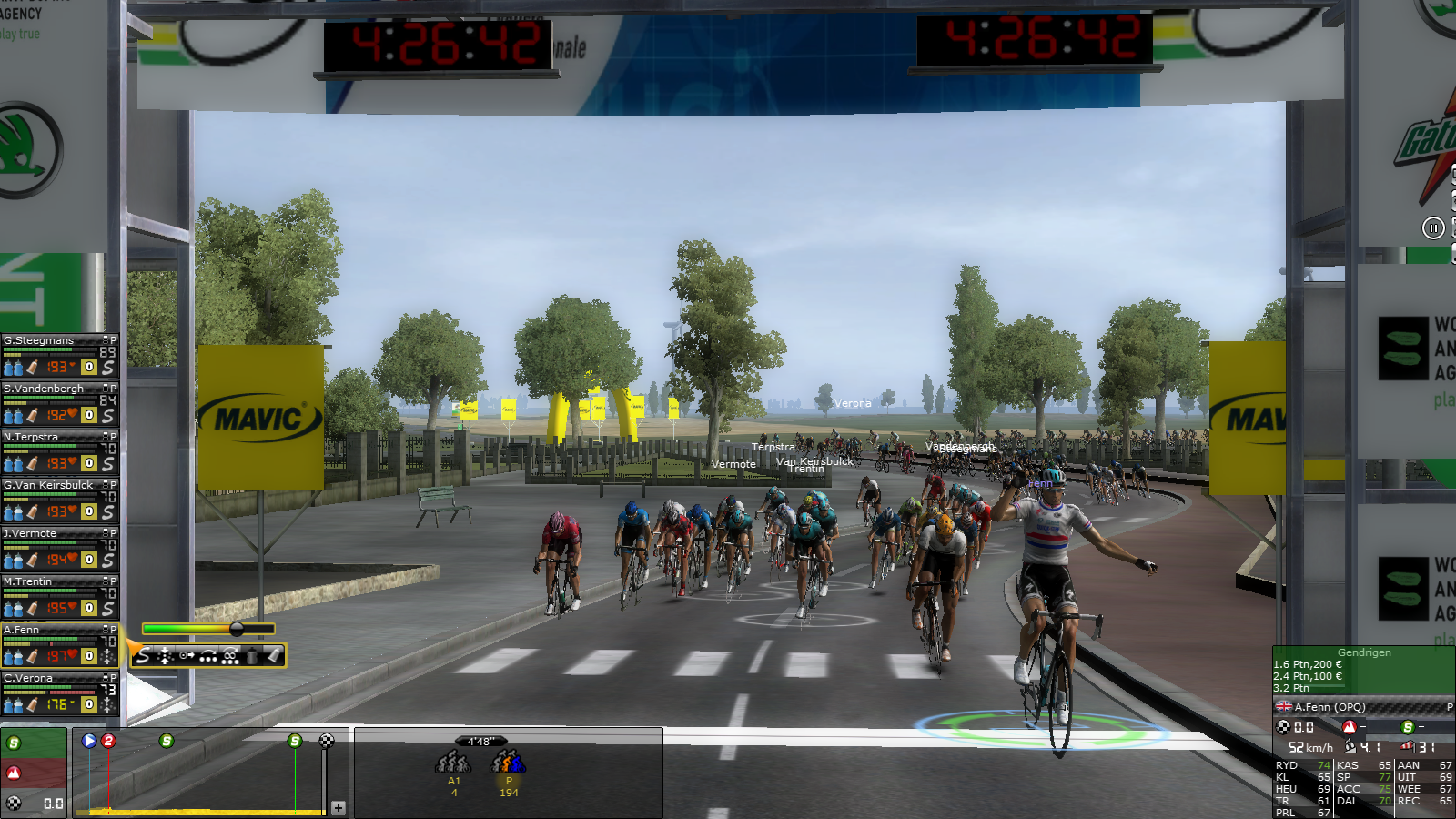Pause the race with the pause button
The height and width of the screenshot is (819, 1456).
1433,228
